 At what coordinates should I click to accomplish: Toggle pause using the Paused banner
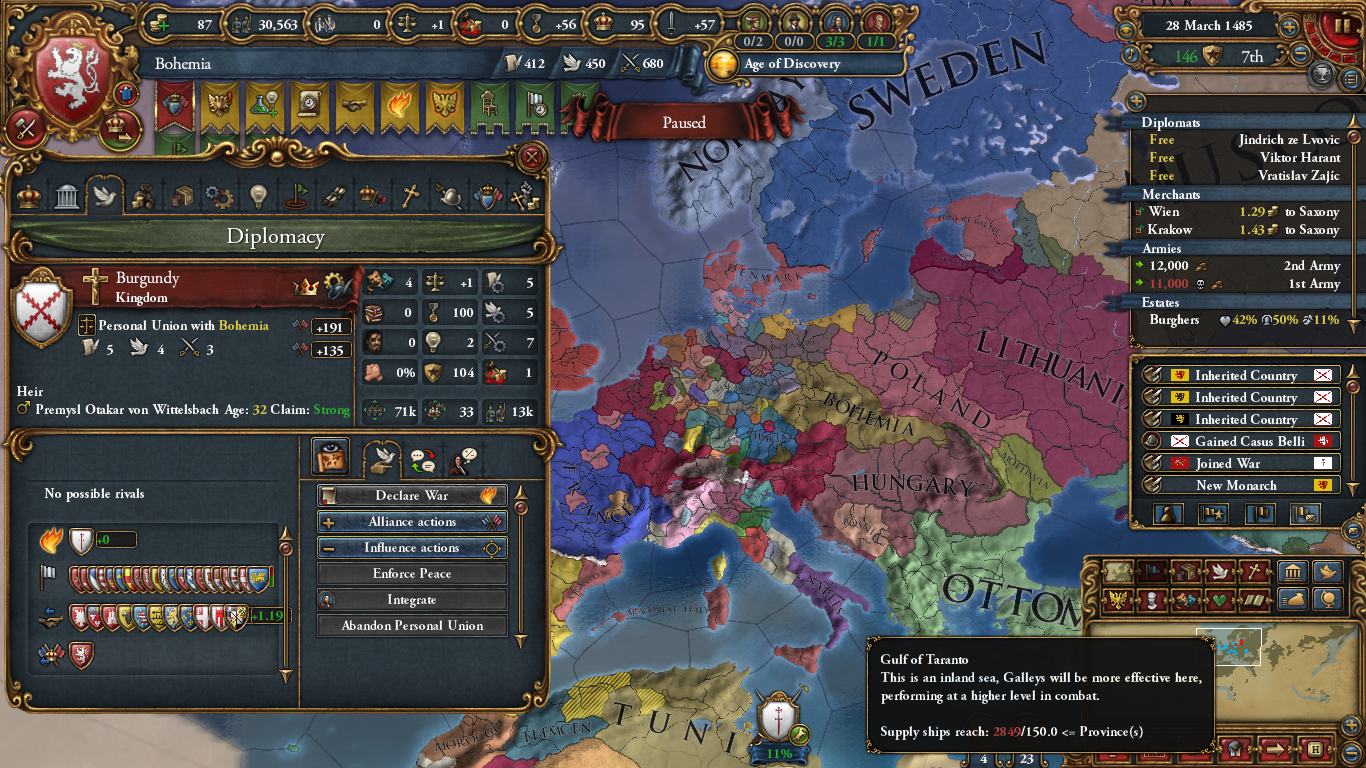685,122
